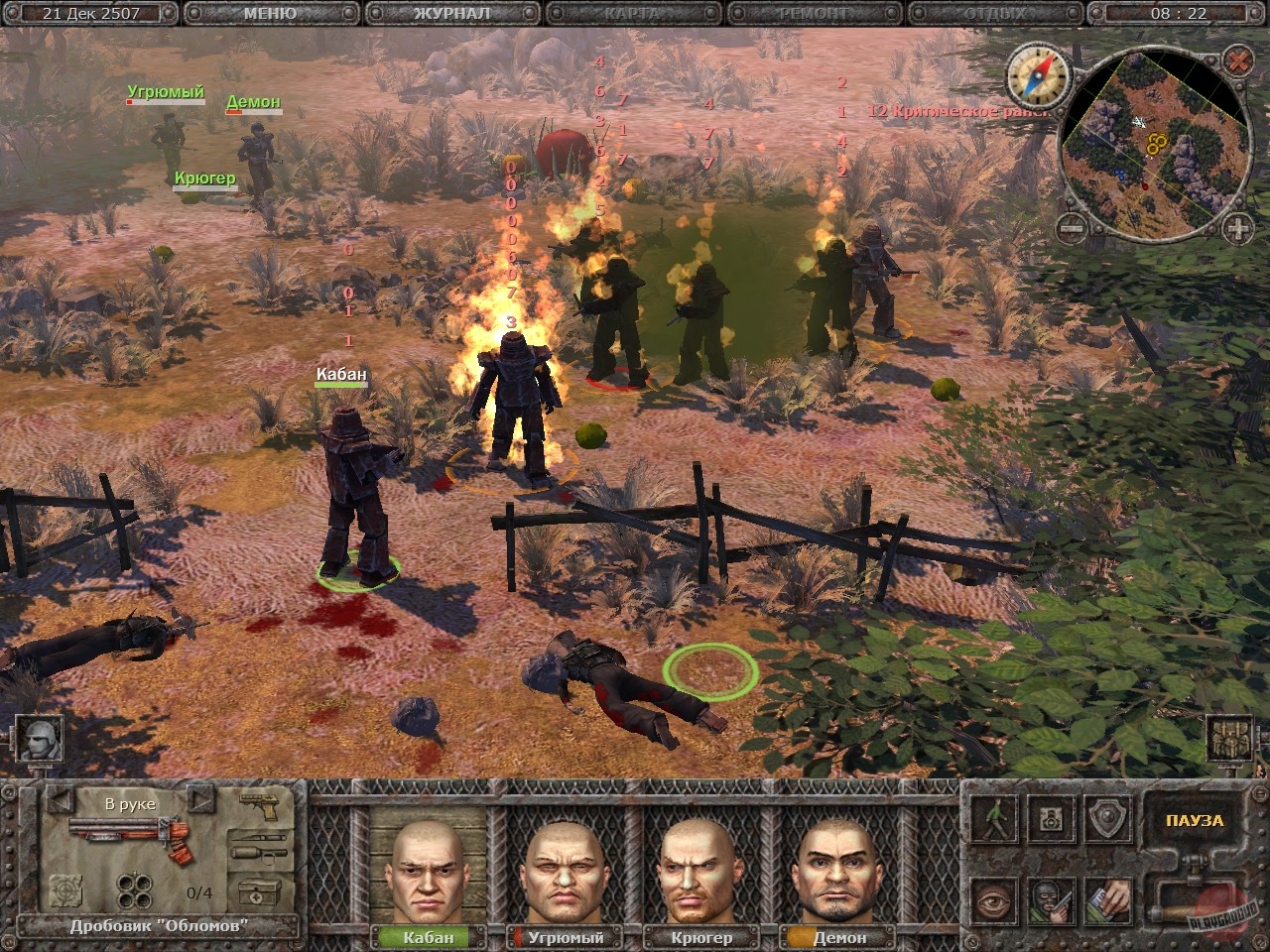Click the shield defense icon
The width and height of the screenshot is (1270, 952).
coord(1107,818)
